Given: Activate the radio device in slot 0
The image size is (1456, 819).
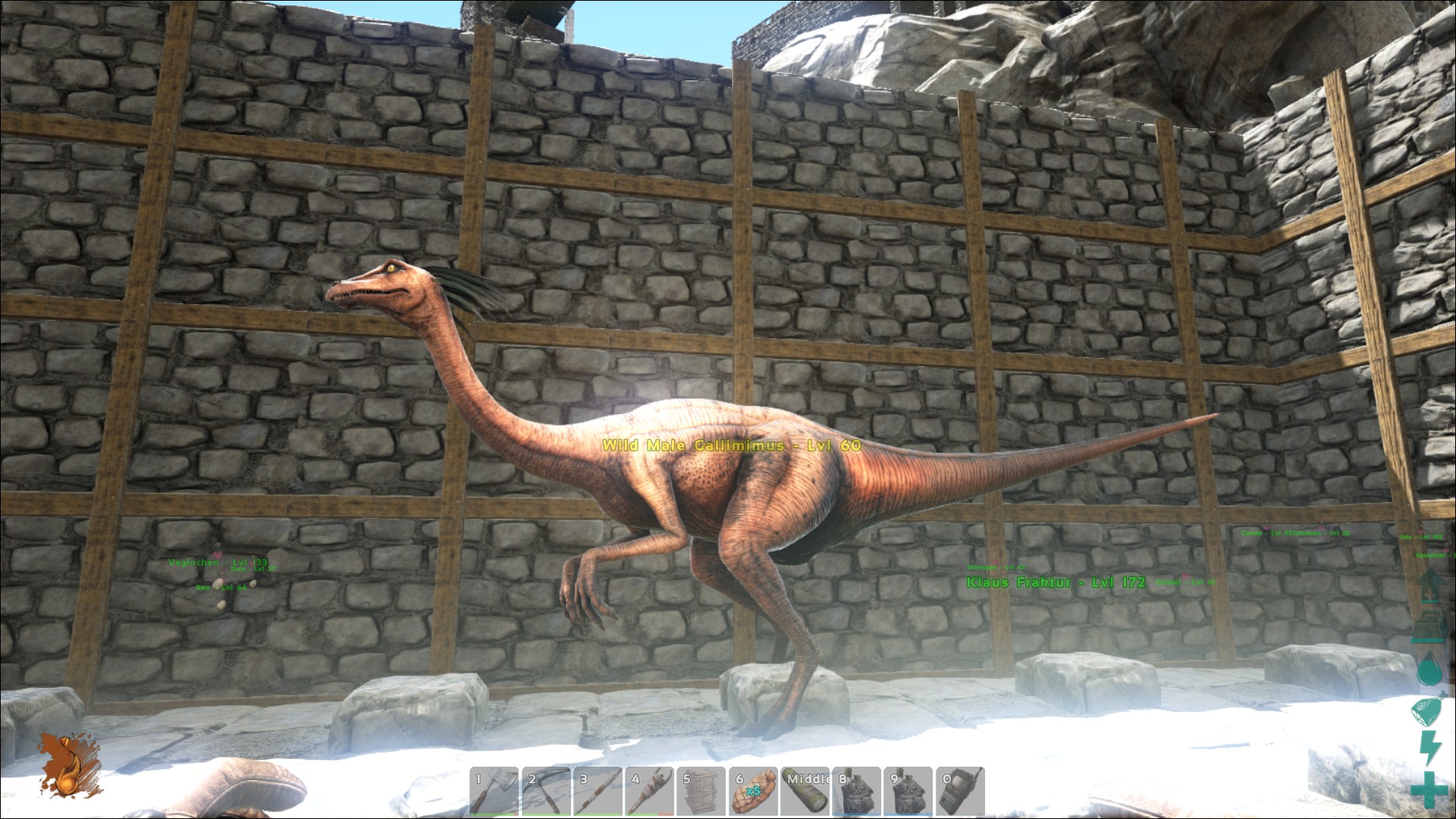Looking at the screenshot, I should [959, 792].
